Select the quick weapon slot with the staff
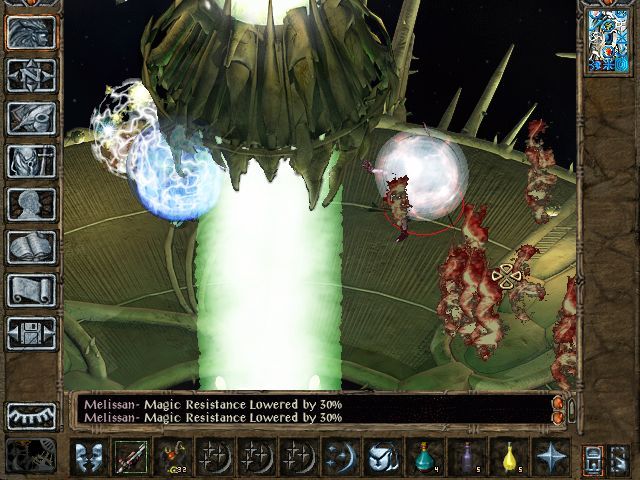Viewport: 640px width, 480px height. (x=130, y=458)
